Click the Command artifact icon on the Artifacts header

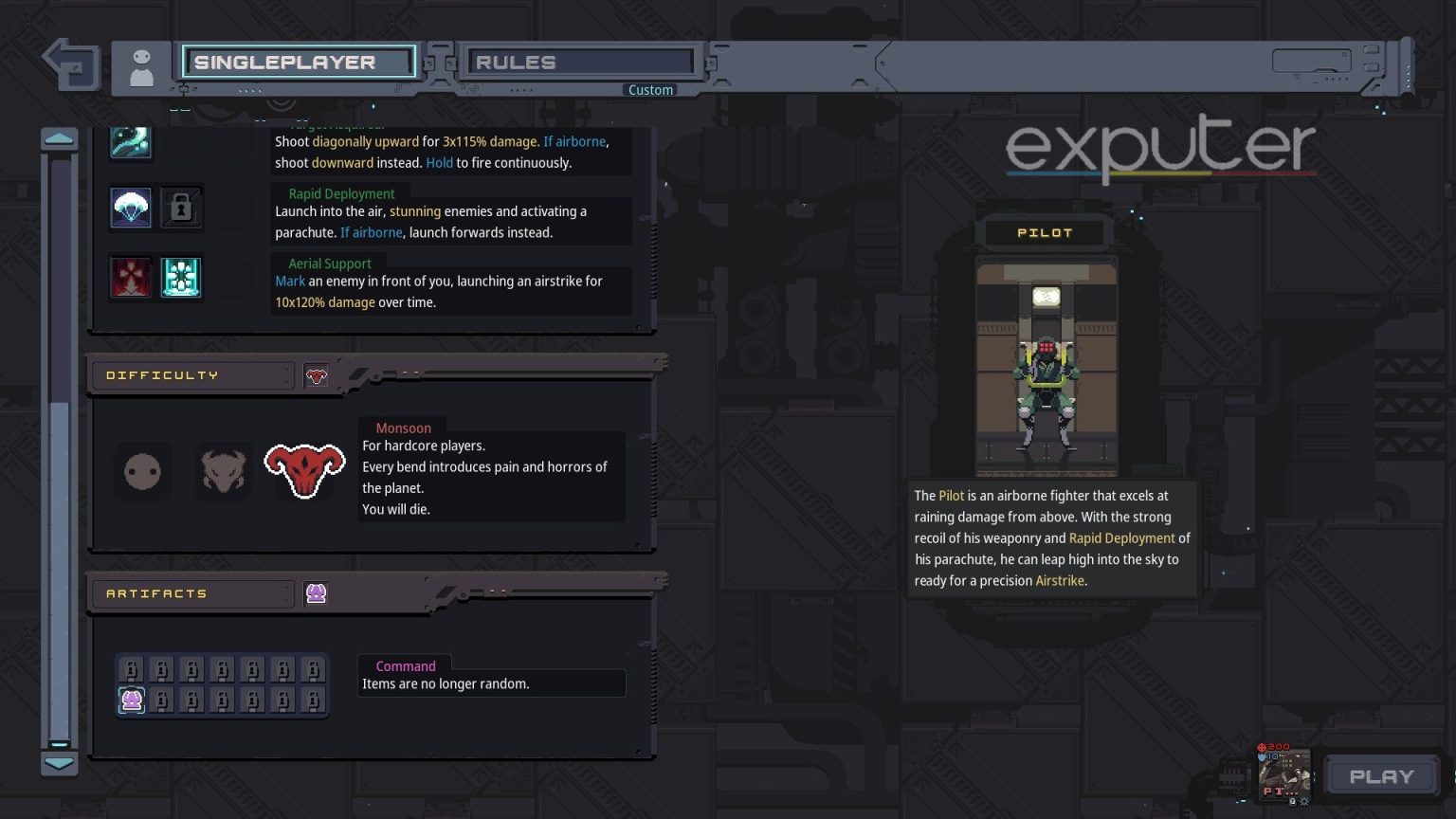coord(316,592)
